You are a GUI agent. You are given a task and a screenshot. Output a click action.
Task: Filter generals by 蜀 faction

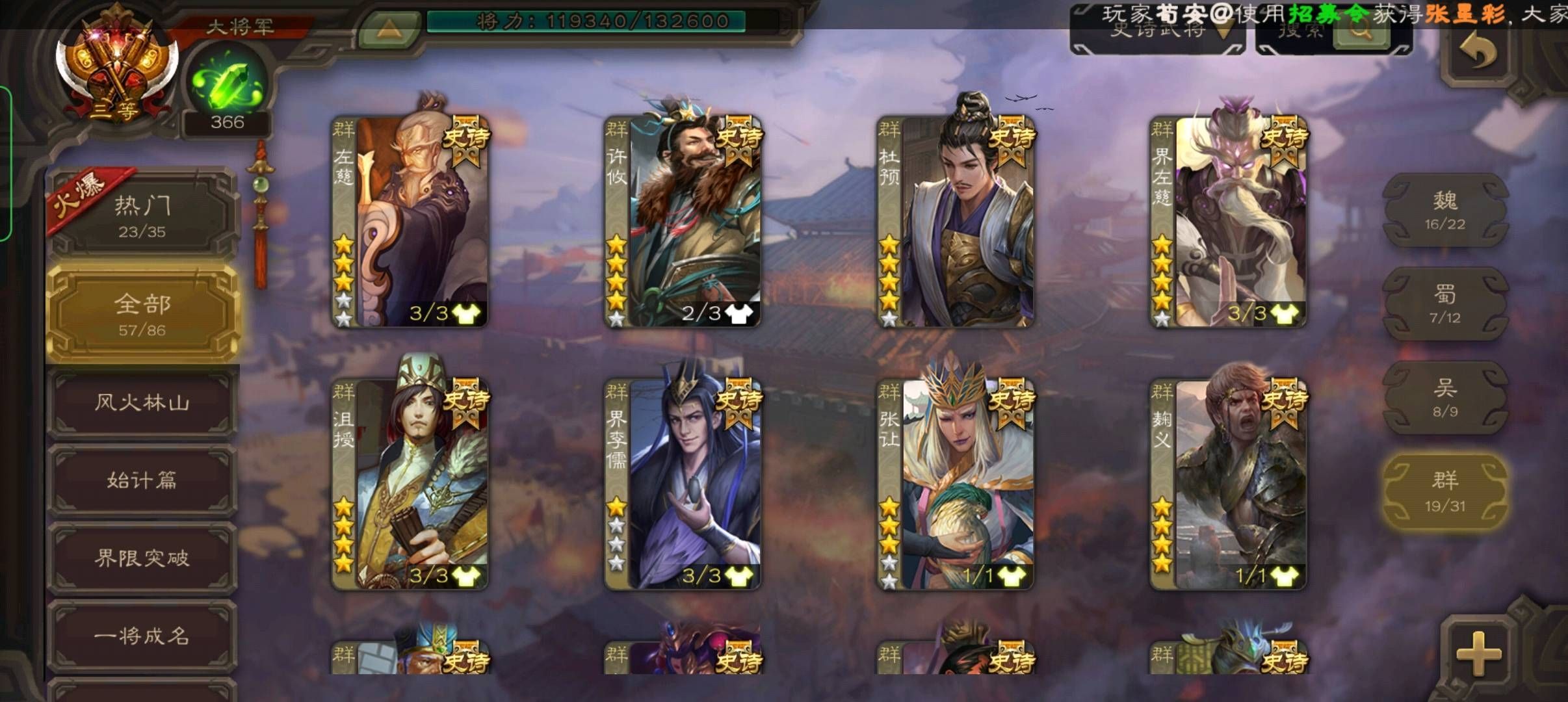pyautogui.click(x=1444, y=304)
